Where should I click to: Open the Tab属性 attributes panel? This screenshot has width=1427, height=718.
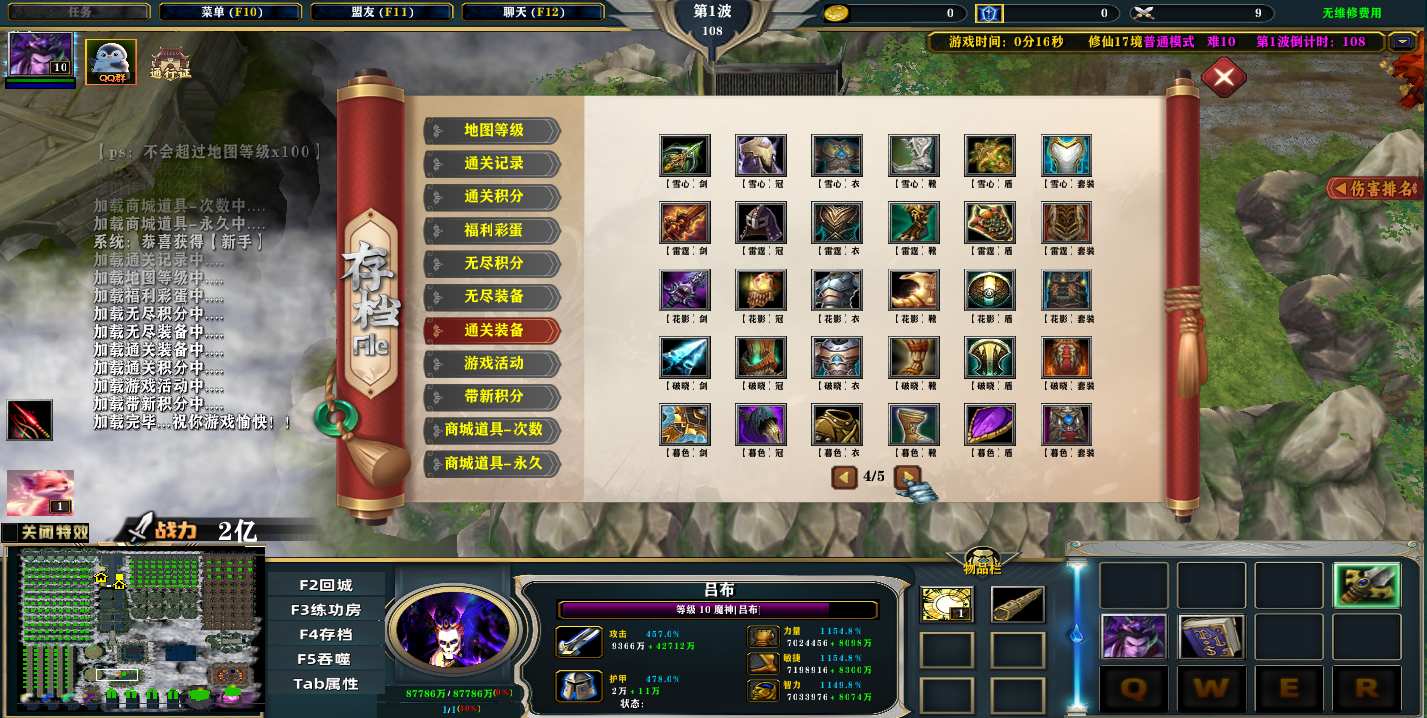(325, 684)
